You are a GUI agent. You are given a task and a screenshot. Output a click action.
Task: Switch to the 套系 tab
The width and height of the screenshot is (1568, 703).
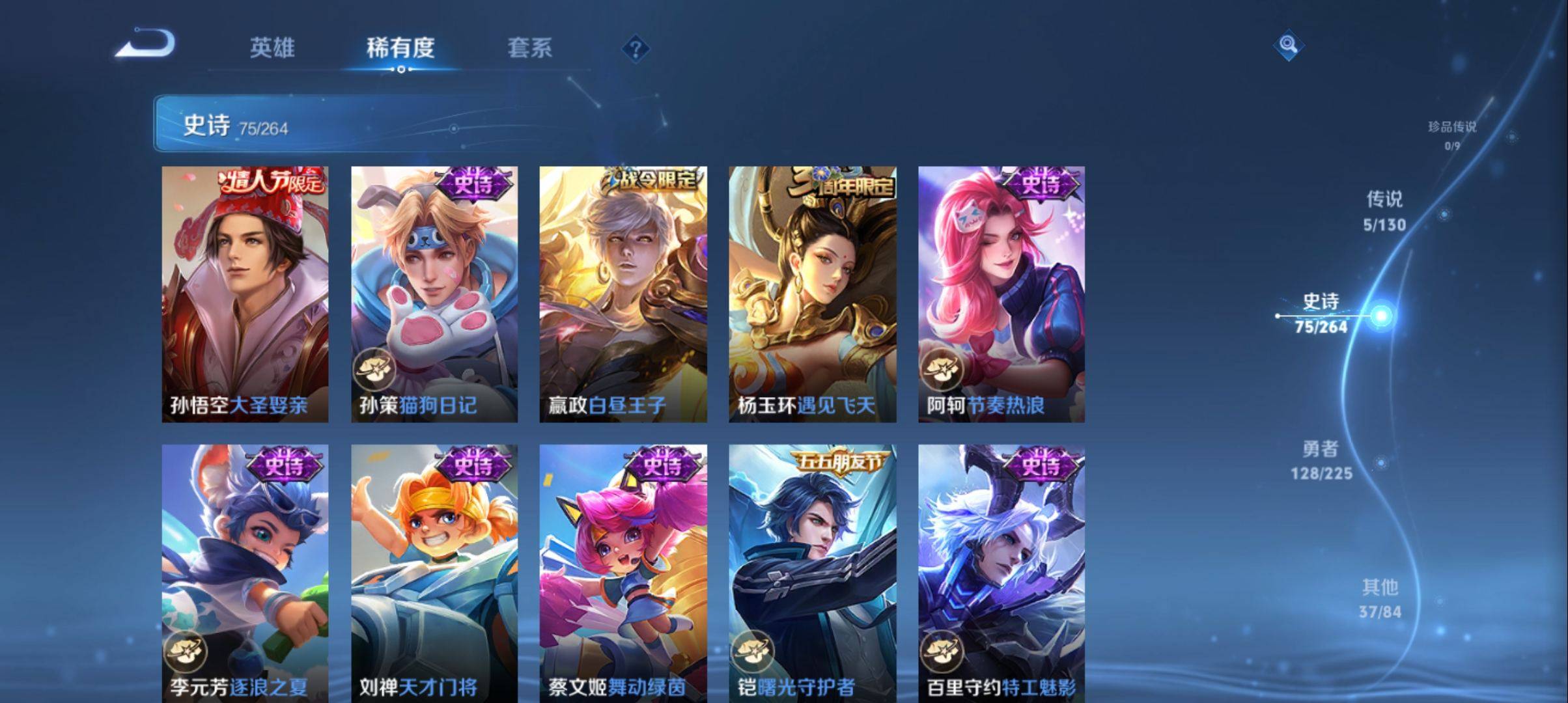(x=531, y=48)
